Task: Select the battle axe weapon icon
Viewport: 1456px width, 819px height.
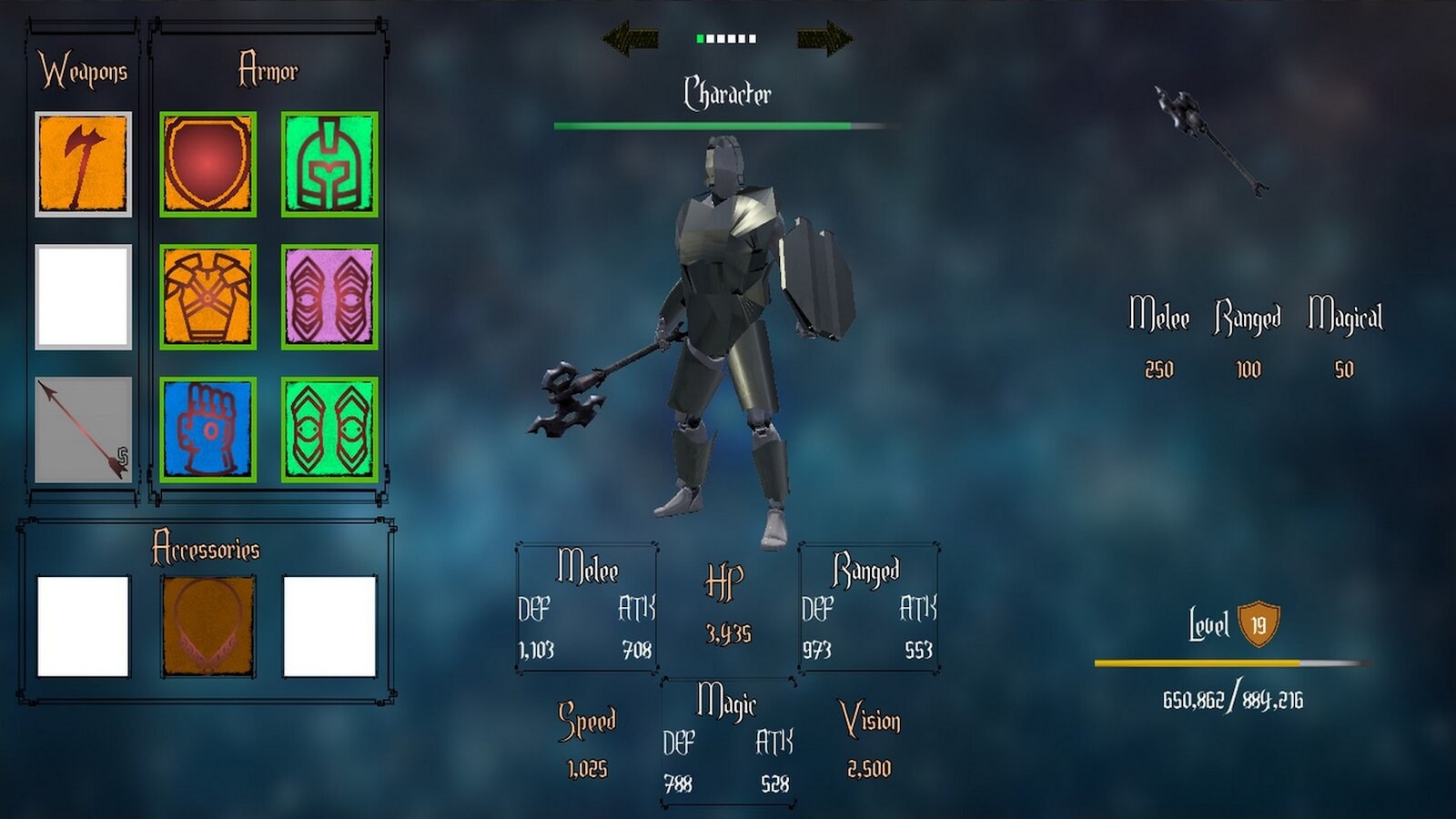Action: pyautogui.click(x=81, y=161)
